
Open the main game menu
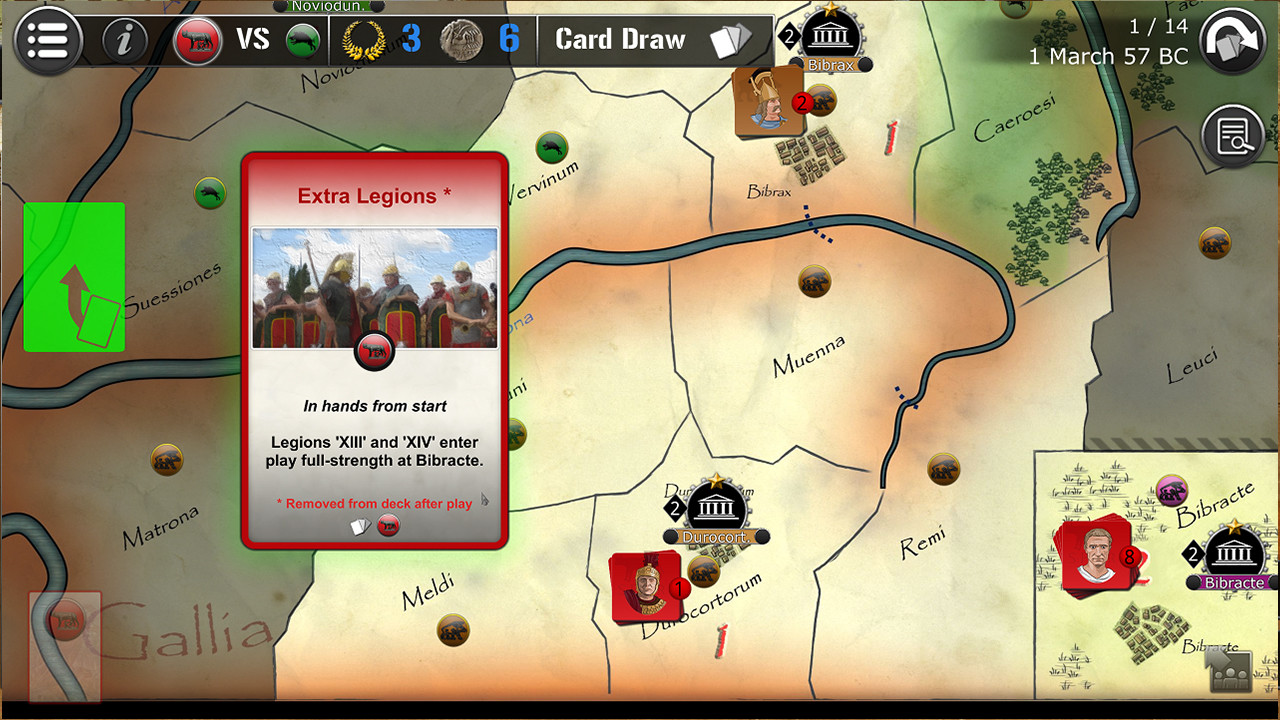(48, 40)
